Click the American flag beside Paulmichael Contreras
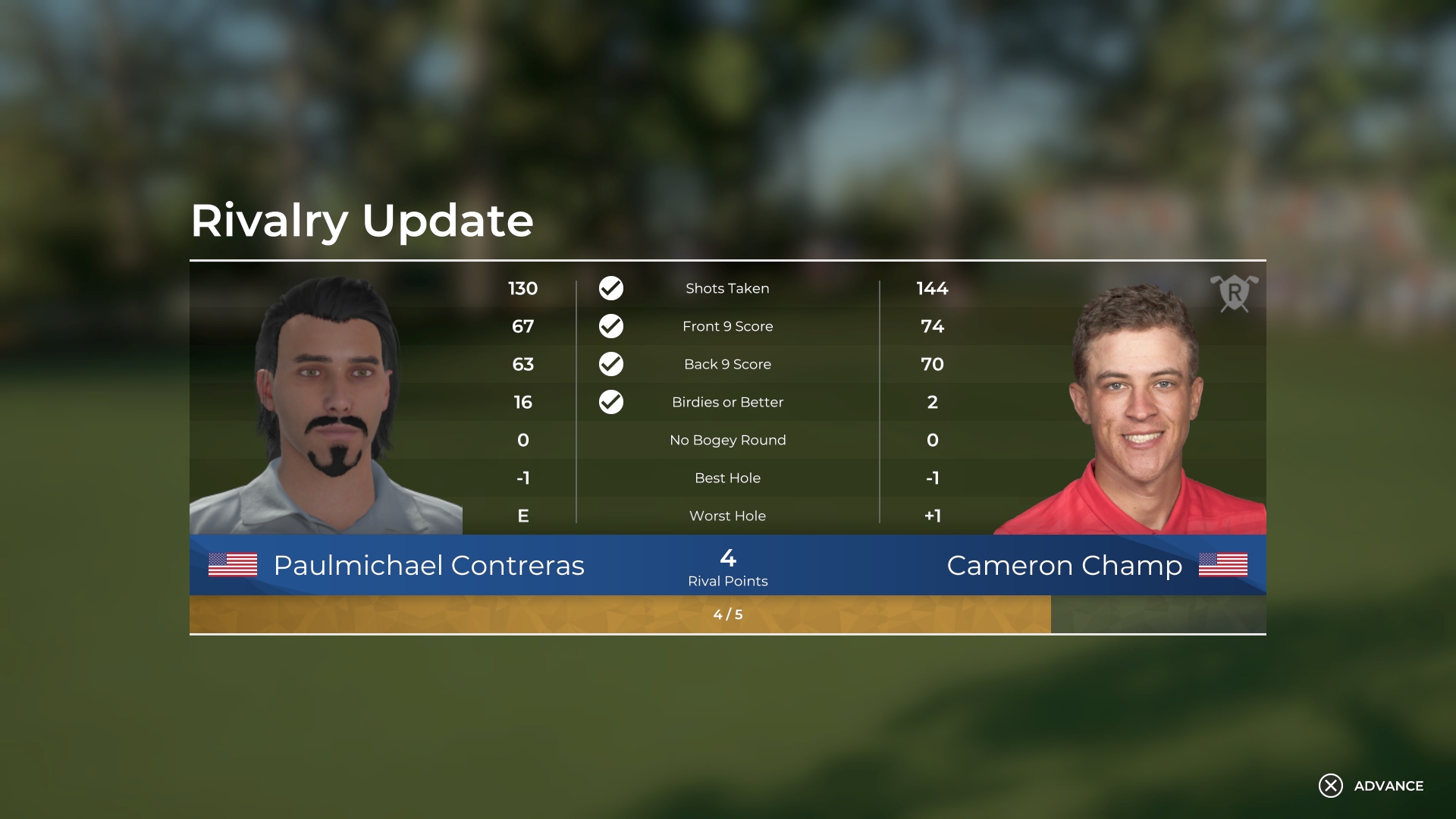This screenshot has width=1456, height=819. pos(234,565)
